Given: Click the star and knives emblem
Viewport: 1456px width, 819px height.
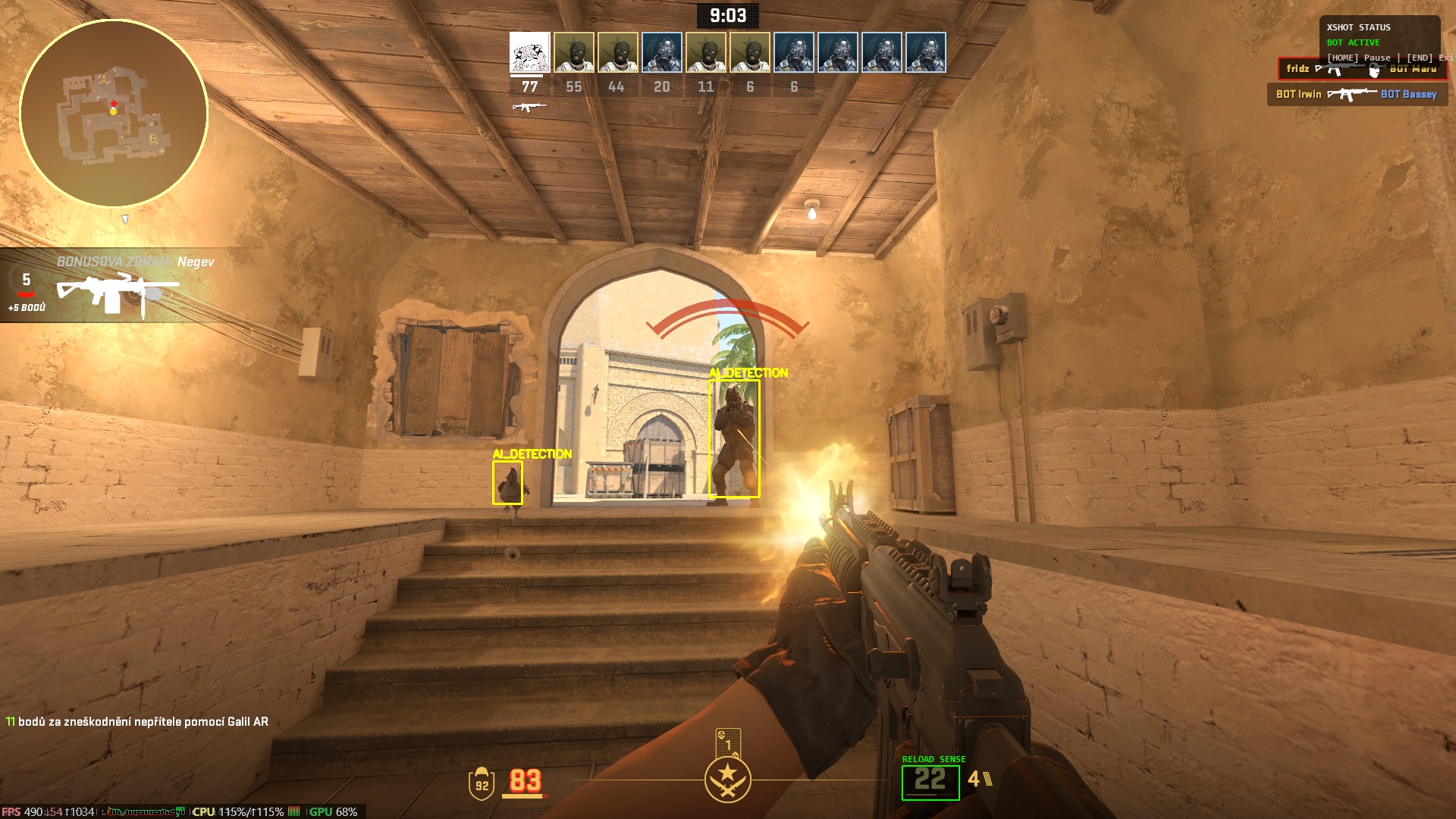Looking at the screenshot, I should click(727, 780).
